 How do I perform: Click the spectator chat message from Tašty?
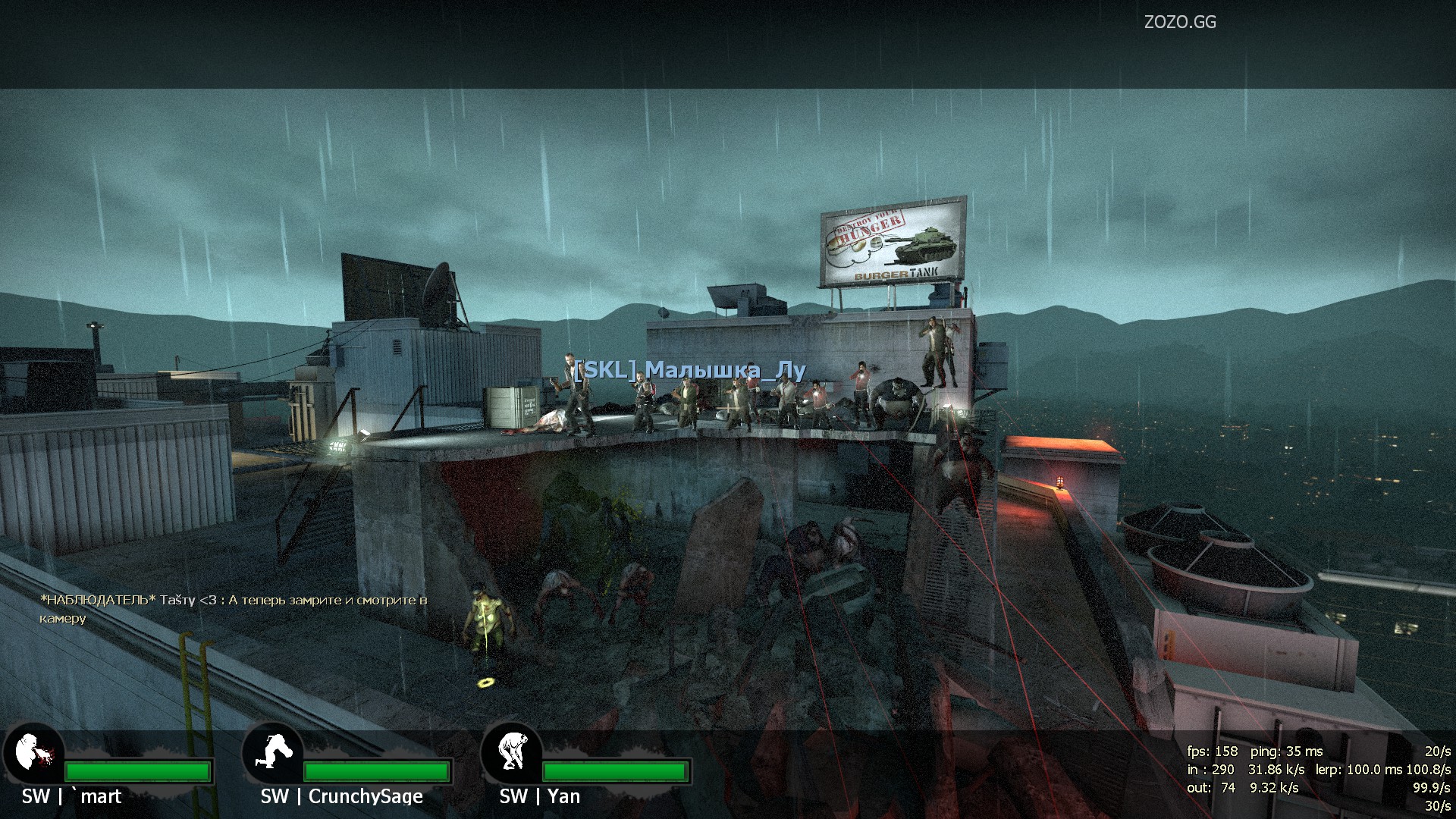[x=234, y=609]
